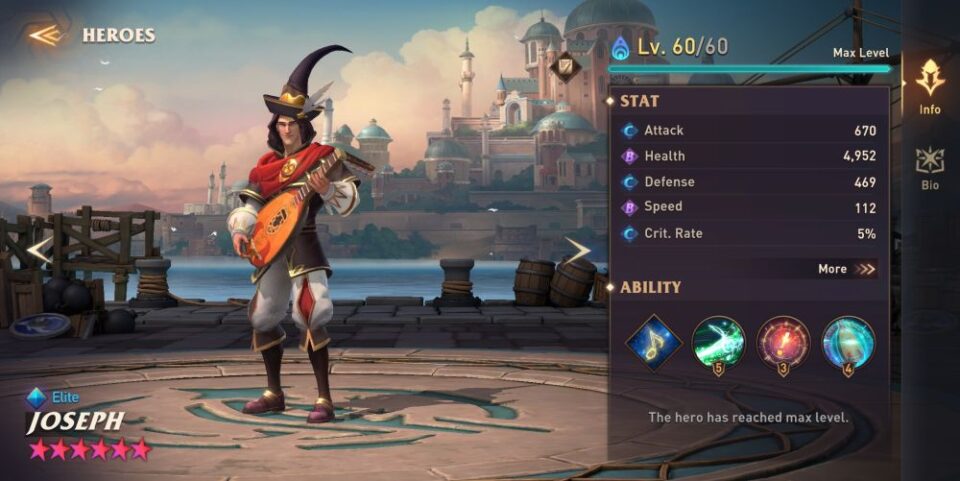This screenshot has width=960, height=481.
Task: View the green slash ability icon
Action: click(x=718, y=343)
